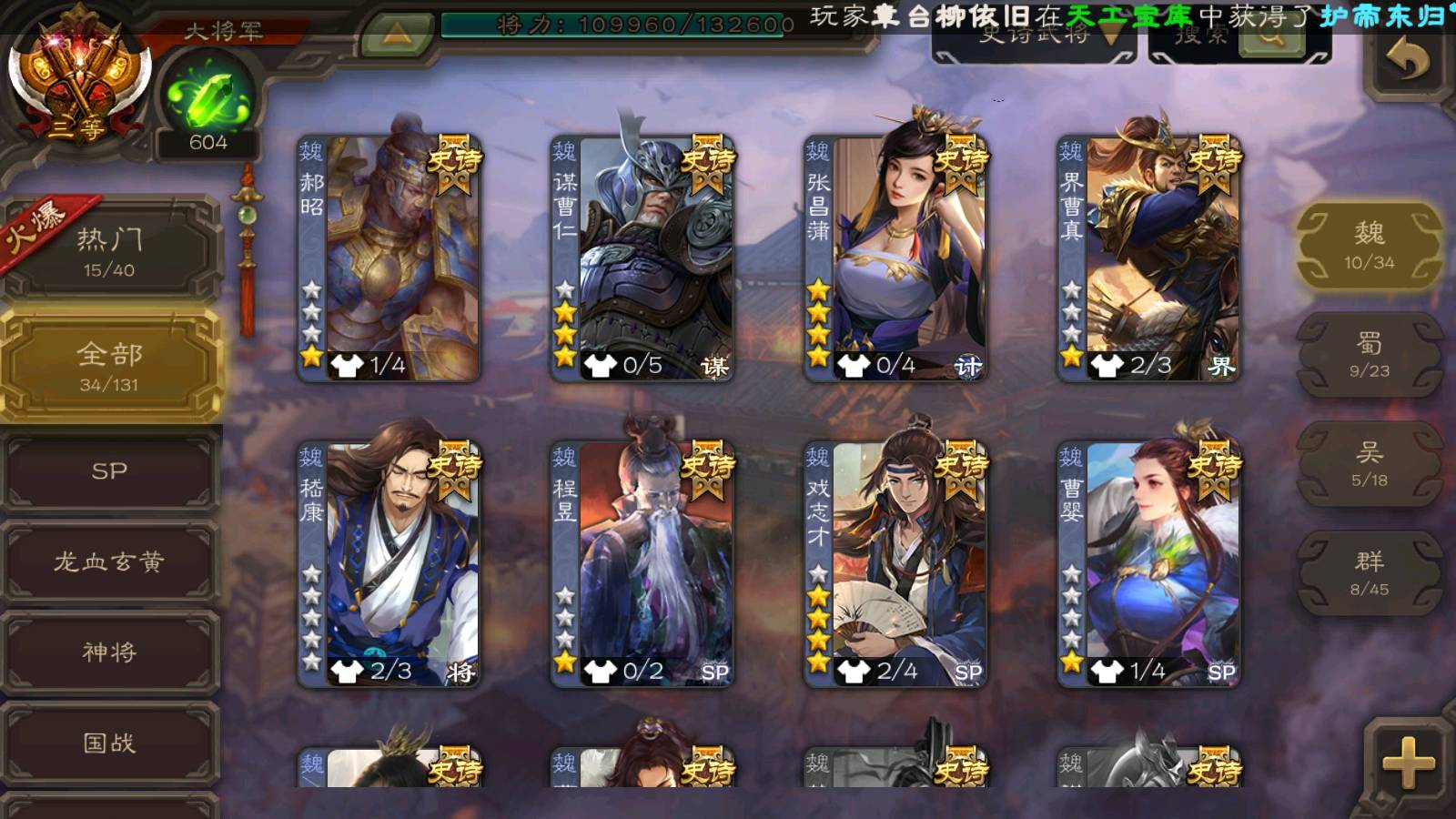Choose the 龙血玄黄 category
This screenshot has width=1456, height=819.
coord(109,561)
